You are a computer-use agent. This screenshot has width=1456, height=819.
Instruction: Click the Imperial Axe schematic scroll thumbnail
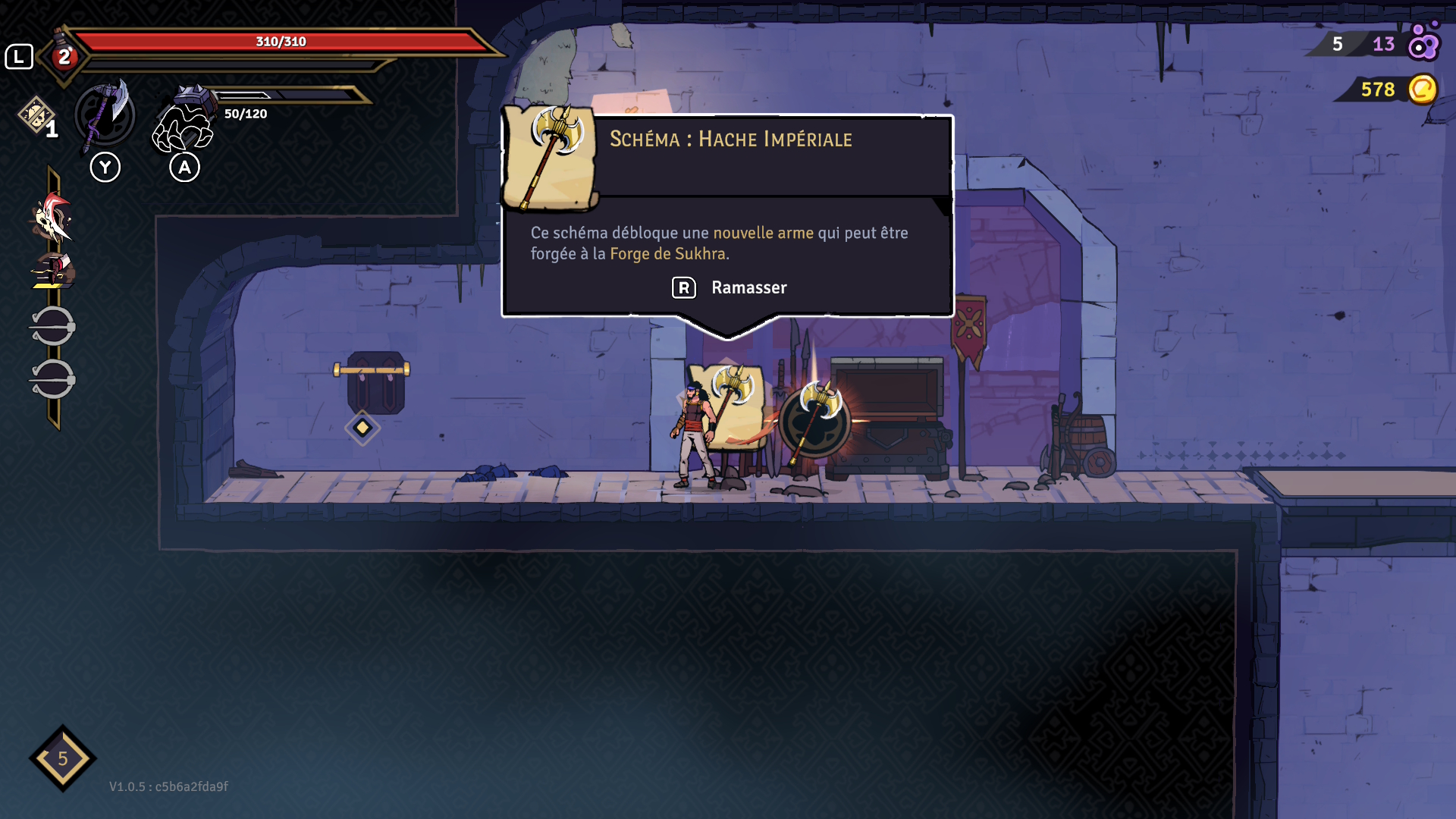[x=551, y=157]
